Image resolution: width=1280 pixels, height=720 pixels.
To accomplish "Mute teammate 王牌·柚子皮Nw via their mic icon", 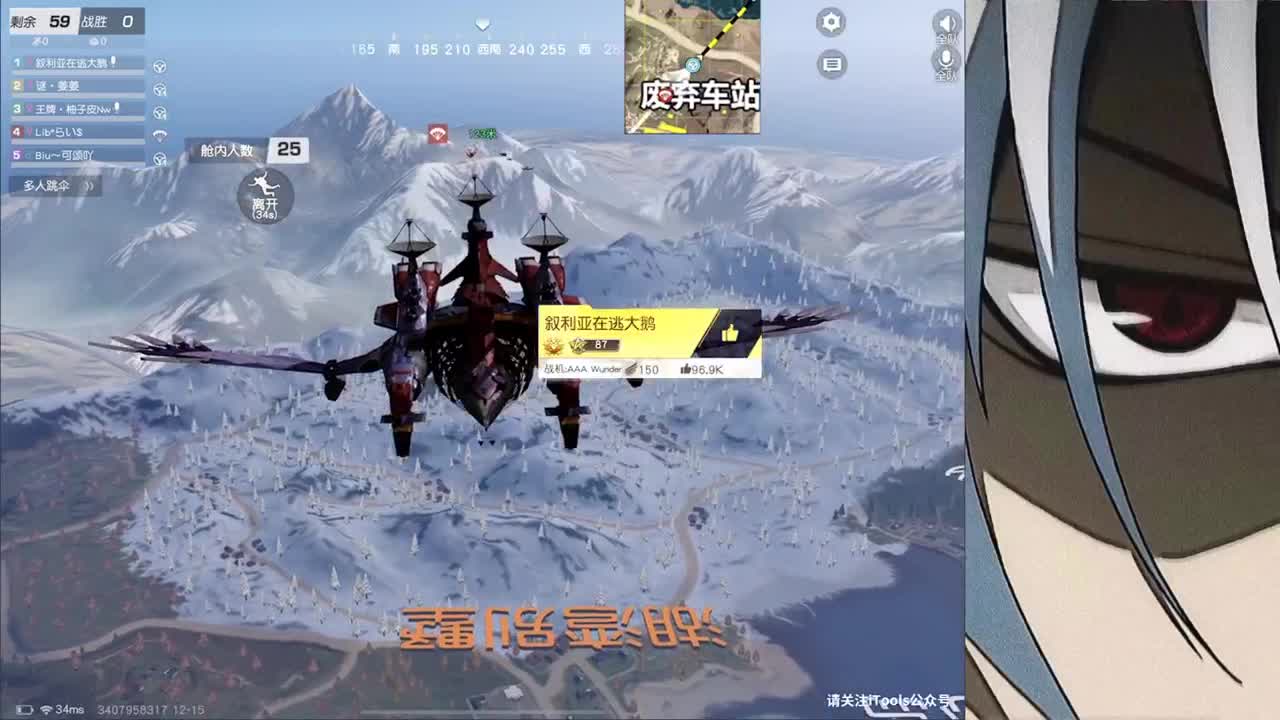I will pyautogui.click(x=117, y=106).
